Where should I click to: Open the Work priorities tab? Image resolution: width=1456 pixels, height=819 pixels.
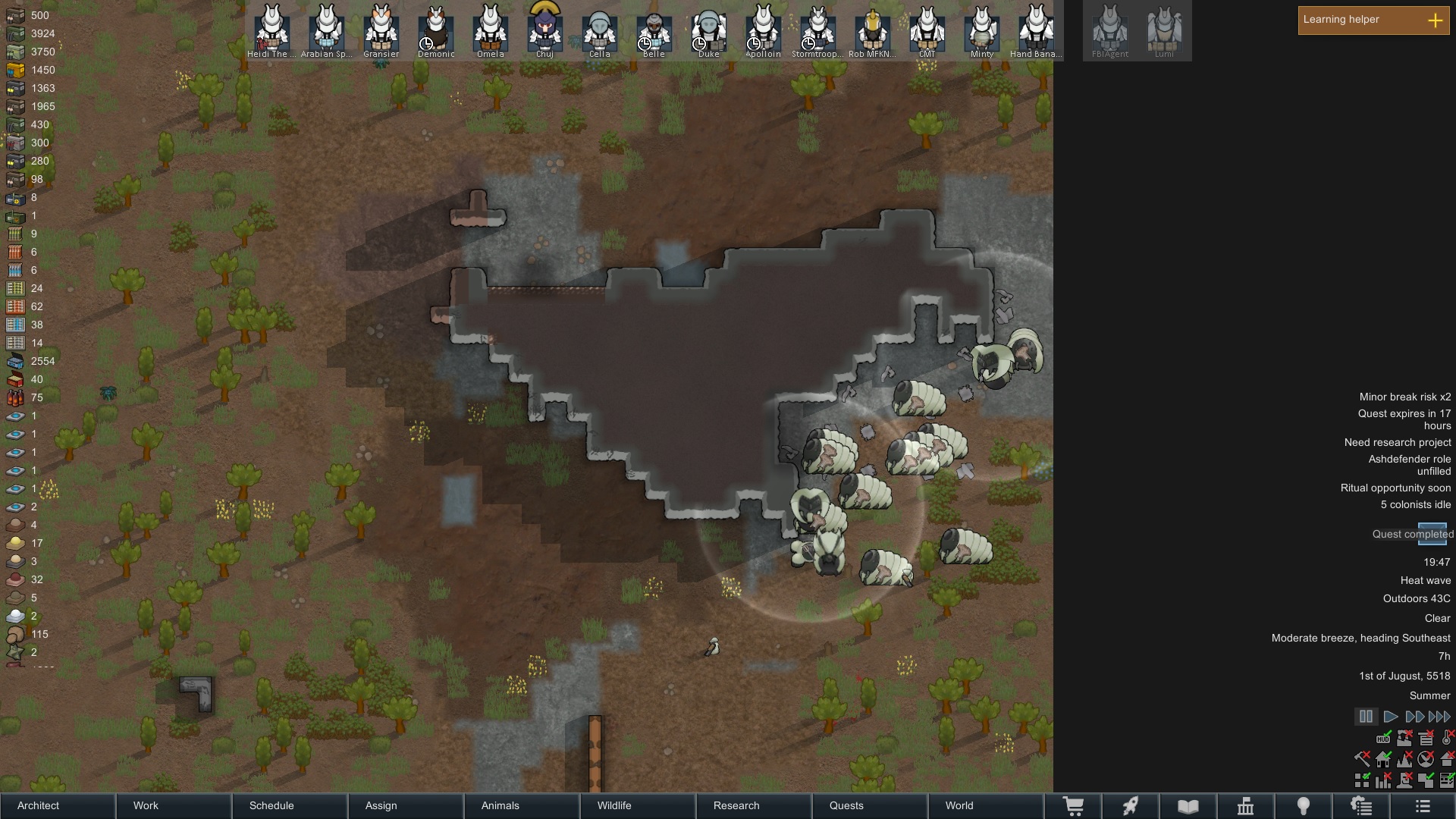[x=174, y=805]
